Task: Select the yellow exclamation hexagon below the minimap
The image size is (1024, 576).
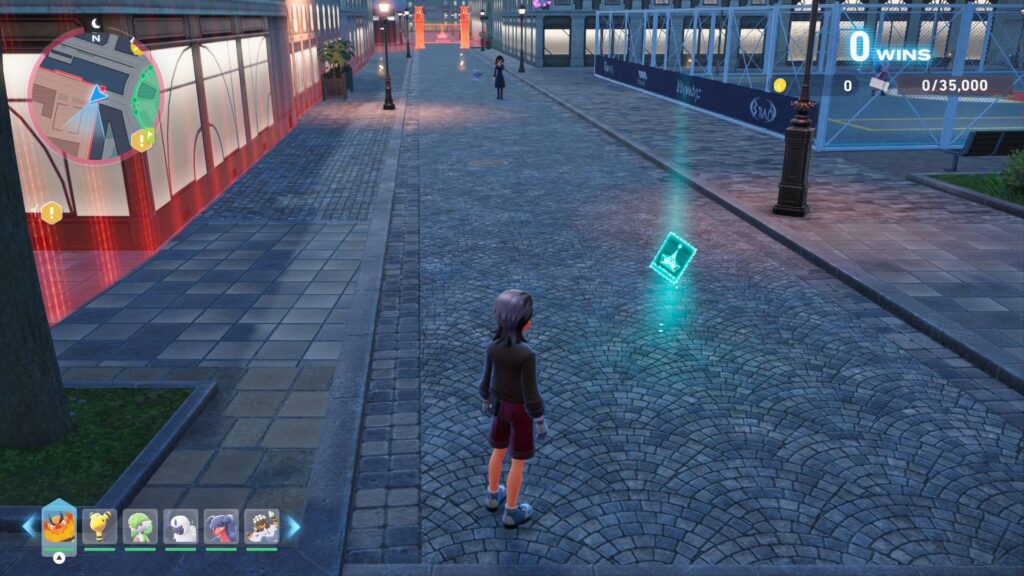Action: coord(51,212)
